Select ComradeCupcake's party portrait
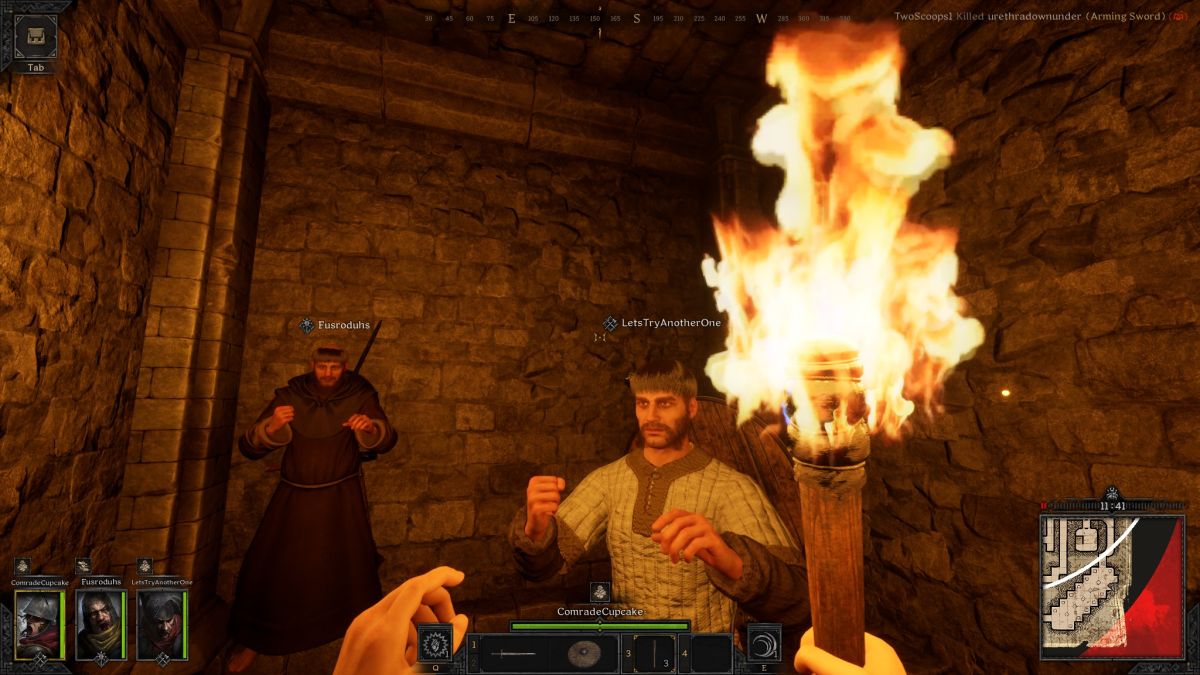Screen dimensions: 1200x675 coord(38,623)
